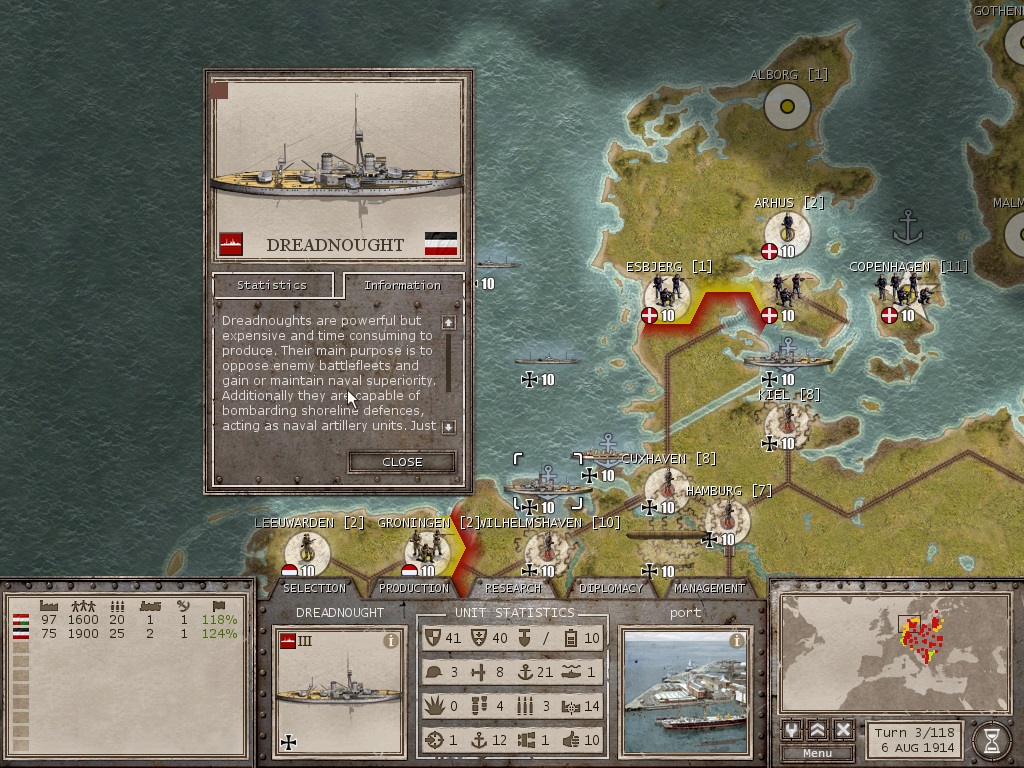Click the world minimap
This screenshot has width=1024, height=768.
click(894, 650)
